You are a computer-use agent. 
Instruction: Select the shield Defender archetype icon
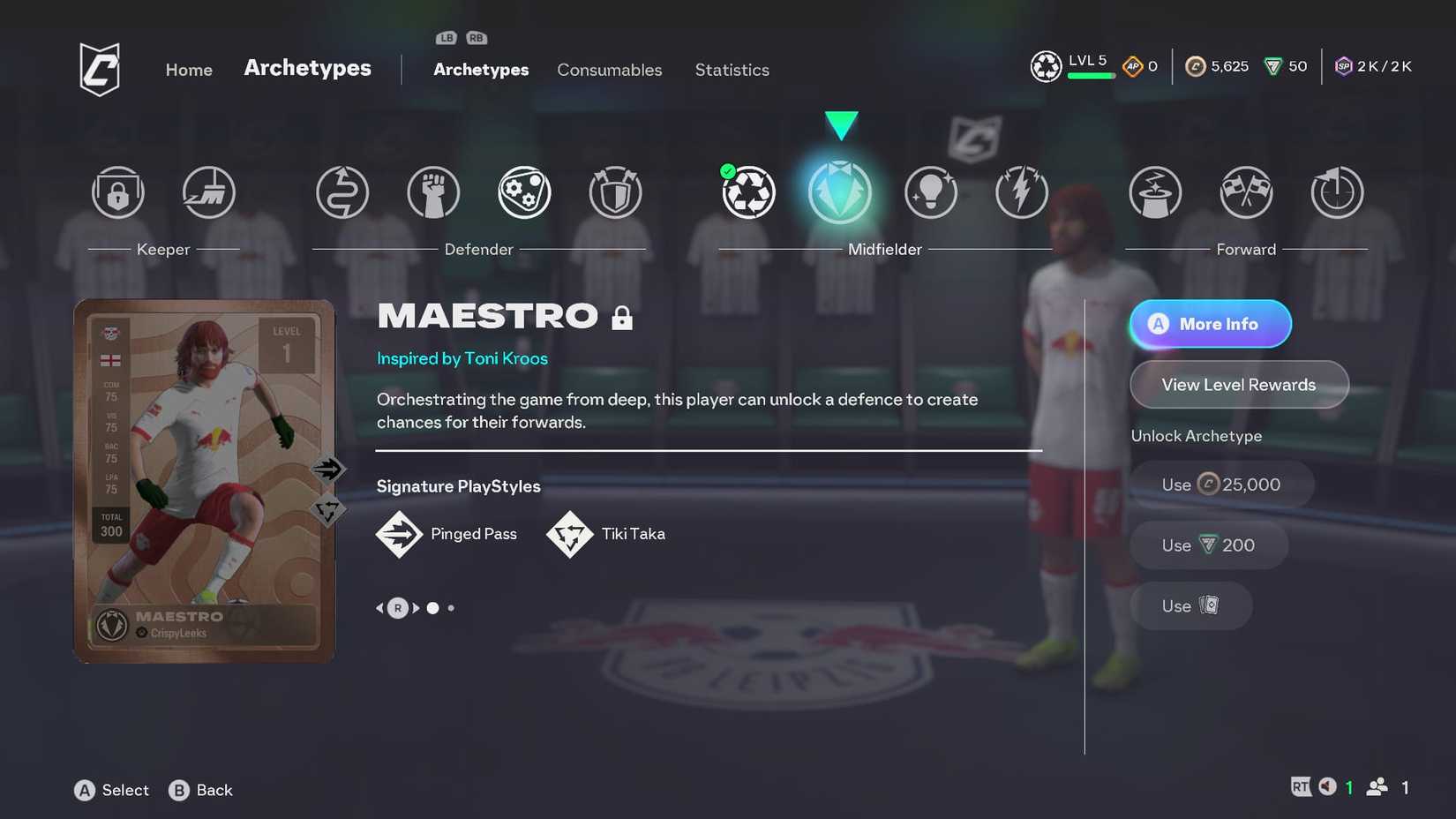pos(615,192)
